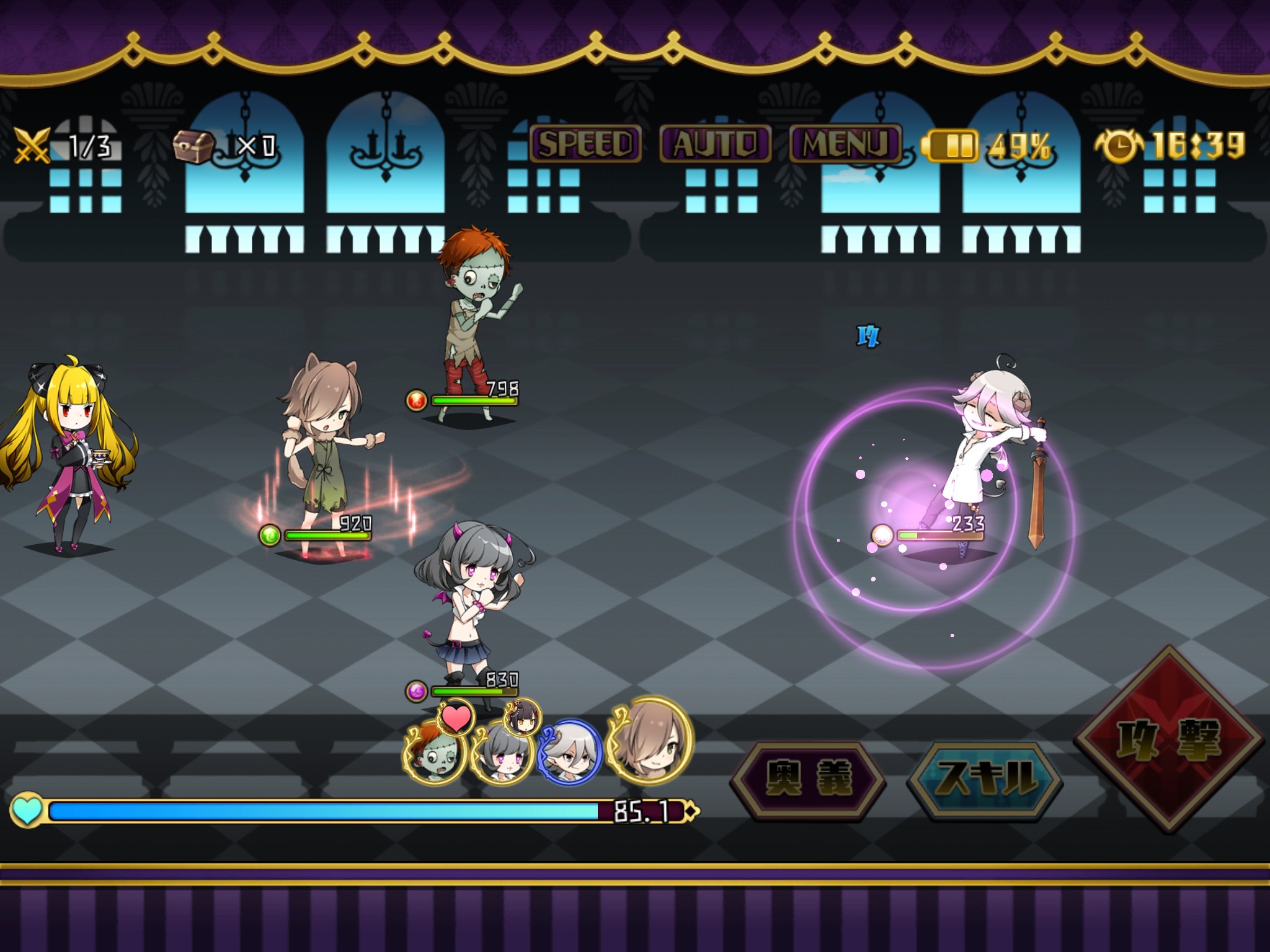1270x952 pixels.
Task: Choose the silver-haired blue-ring portrait
Action: (569, 753)
